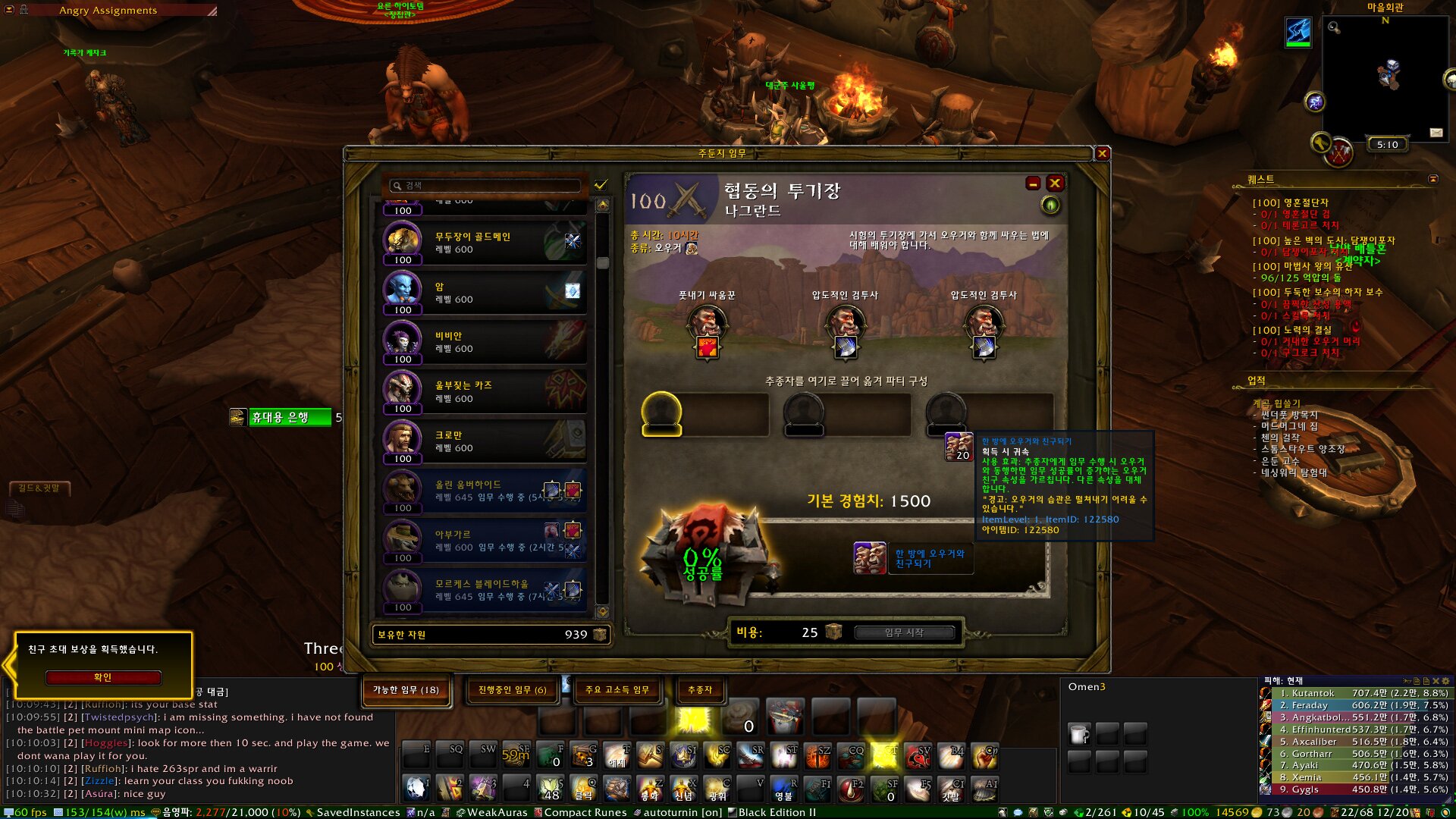Select follower 무두장이 골드메인
Viewport: 1456px width, 819px height.
click(485, 243)
